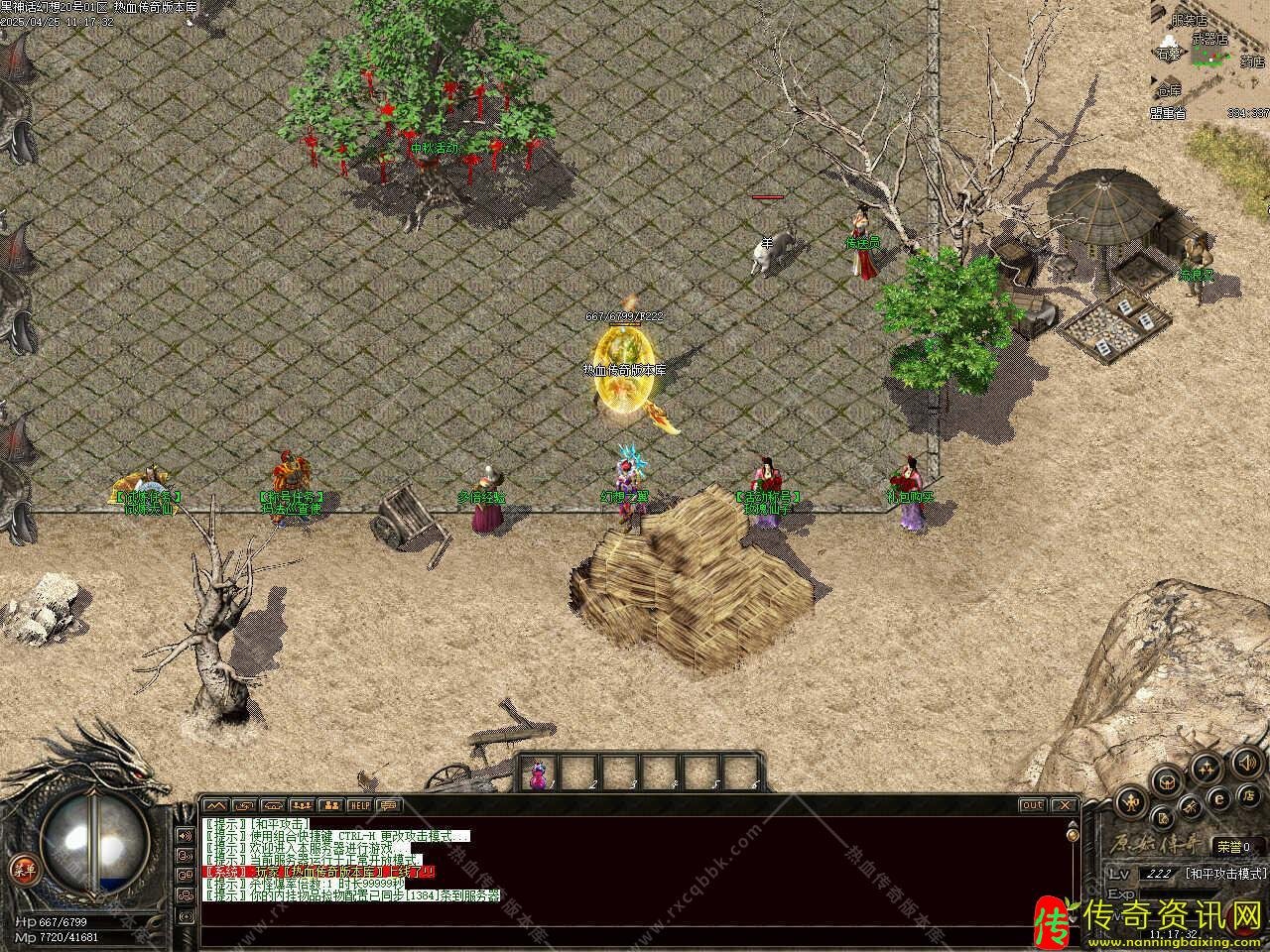This screenshot has width=1270, height=952.
Task: Click the round 'e' icon button
Action: (1219, 799)
